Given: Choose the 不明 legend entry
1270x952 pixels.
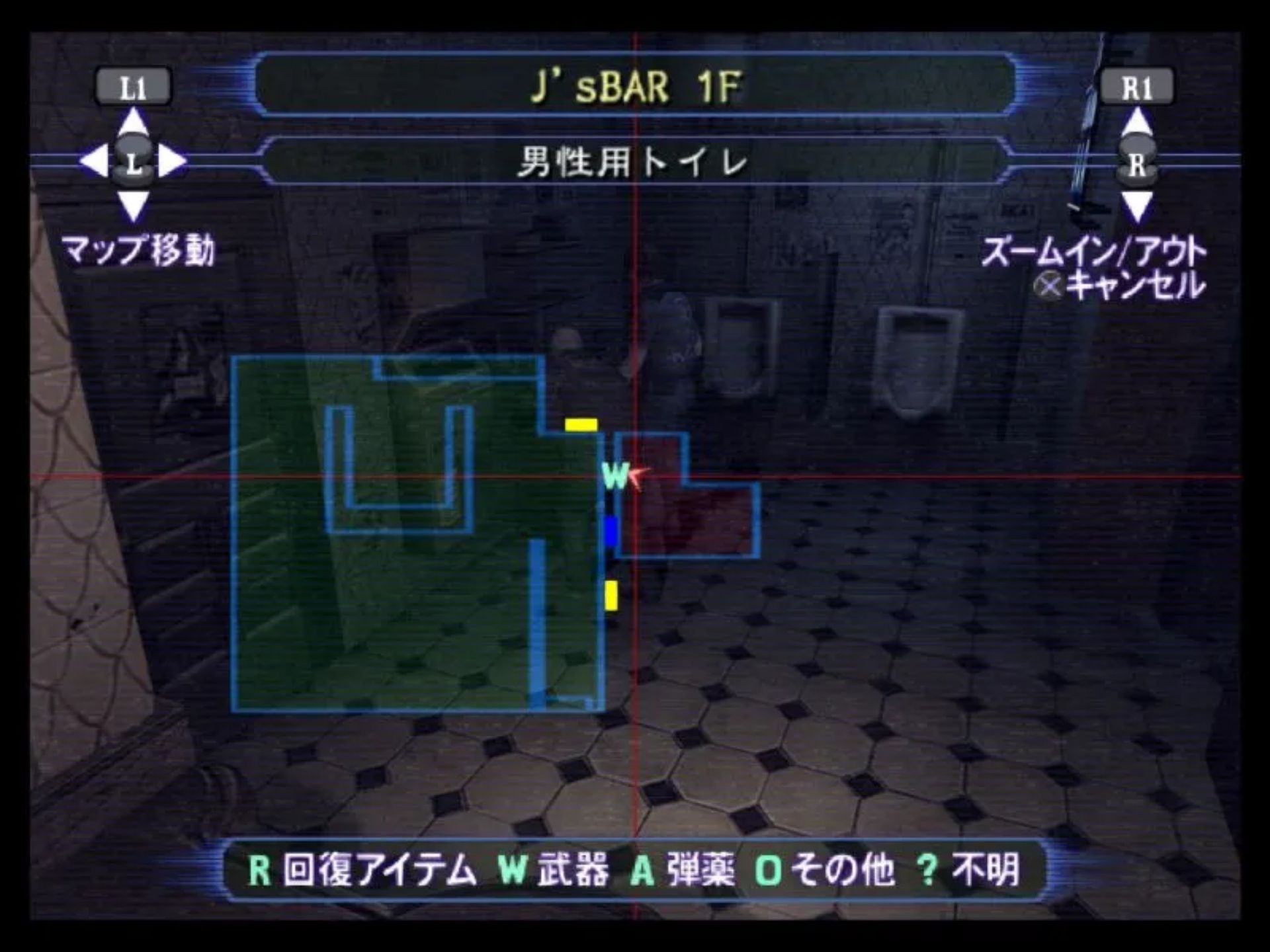Looking at the screenshot, I should point(969,869).
